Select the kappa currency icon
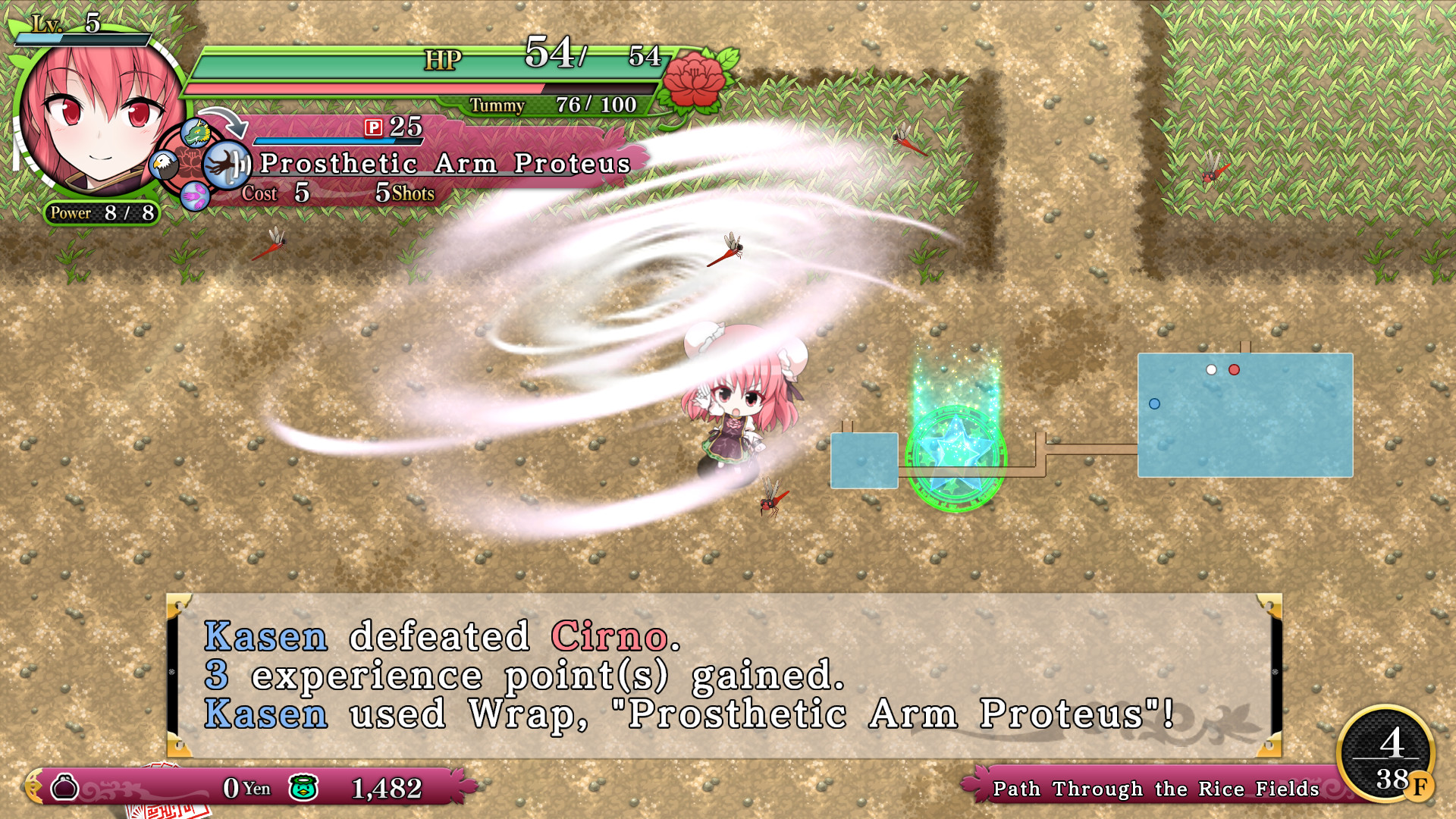Viewport: 1456px width, 819px height. pos(301,789)
